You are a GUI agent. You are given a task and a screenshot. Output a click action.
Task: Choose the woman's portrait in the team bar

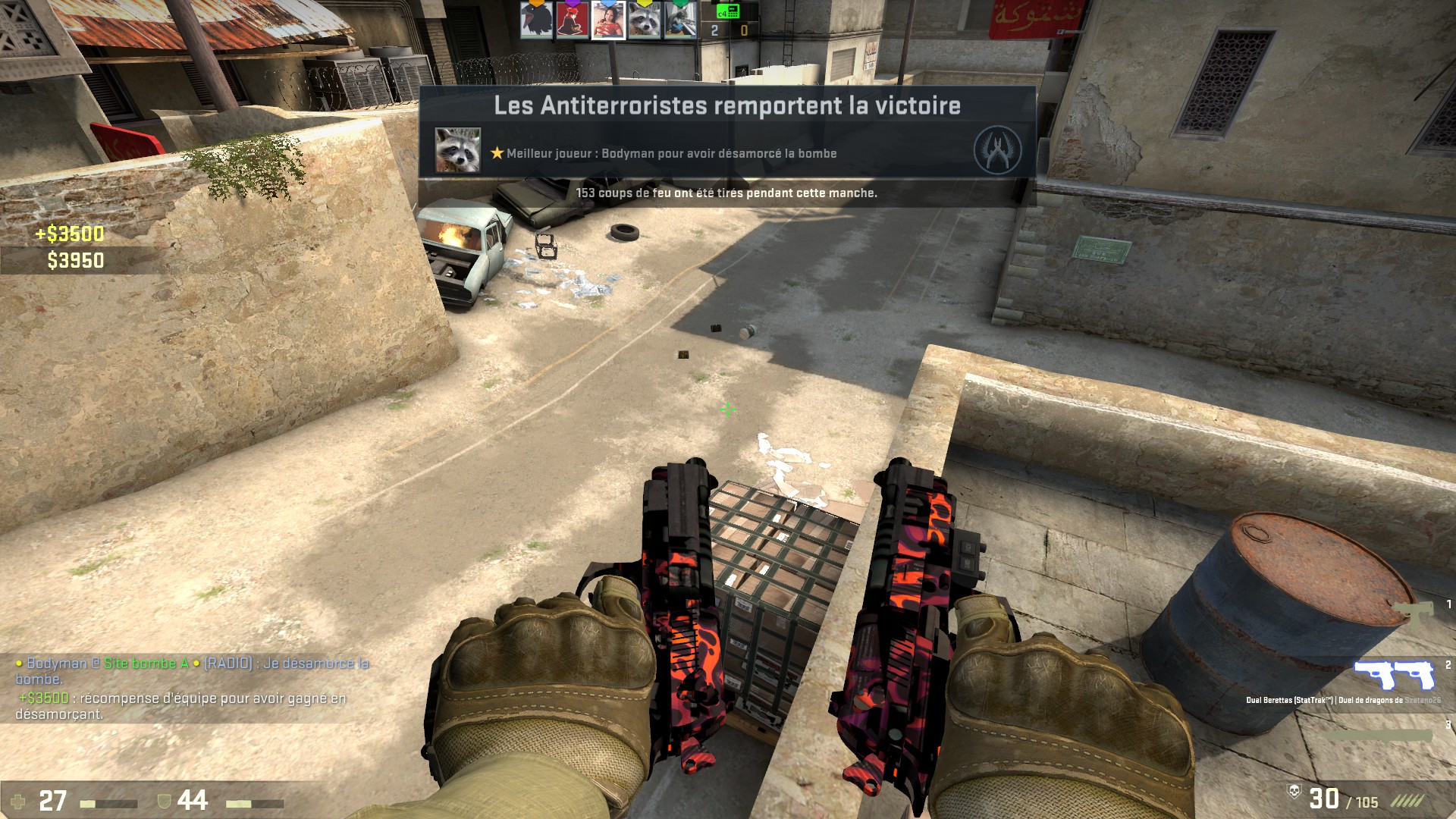pyautogui.click(x=608, y=20)
